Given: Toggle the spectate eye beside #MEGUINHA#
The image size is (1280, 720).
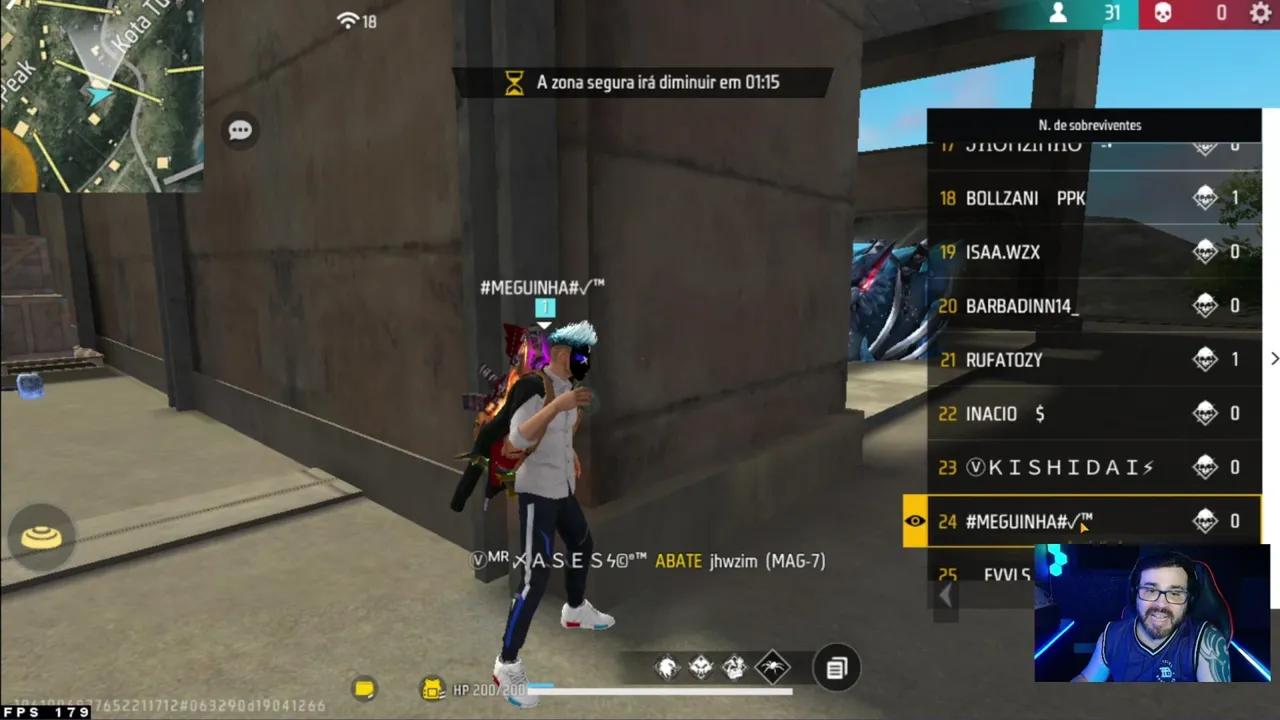Looking at the screenshot, I should coord(914,521).
